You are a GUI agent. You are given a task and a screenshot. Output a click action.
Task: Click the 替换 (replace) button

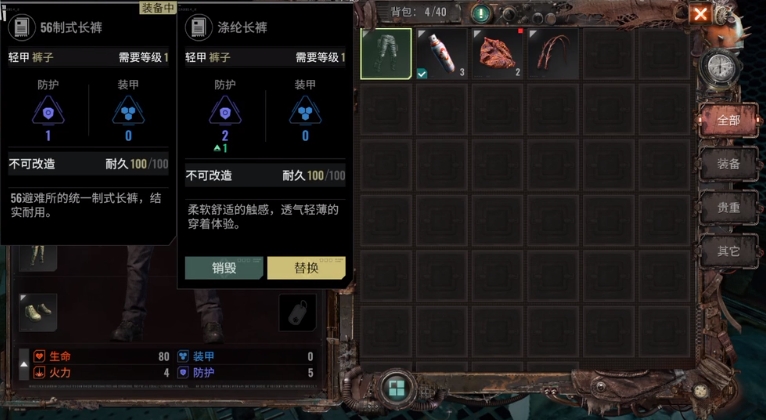click(306, 268)
